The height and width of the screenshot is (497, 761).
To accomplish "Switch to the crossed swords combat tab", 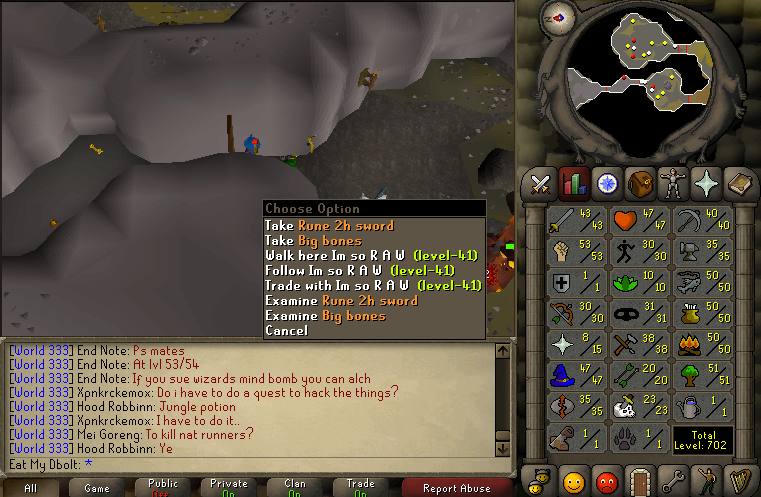I will click(541, 183).
